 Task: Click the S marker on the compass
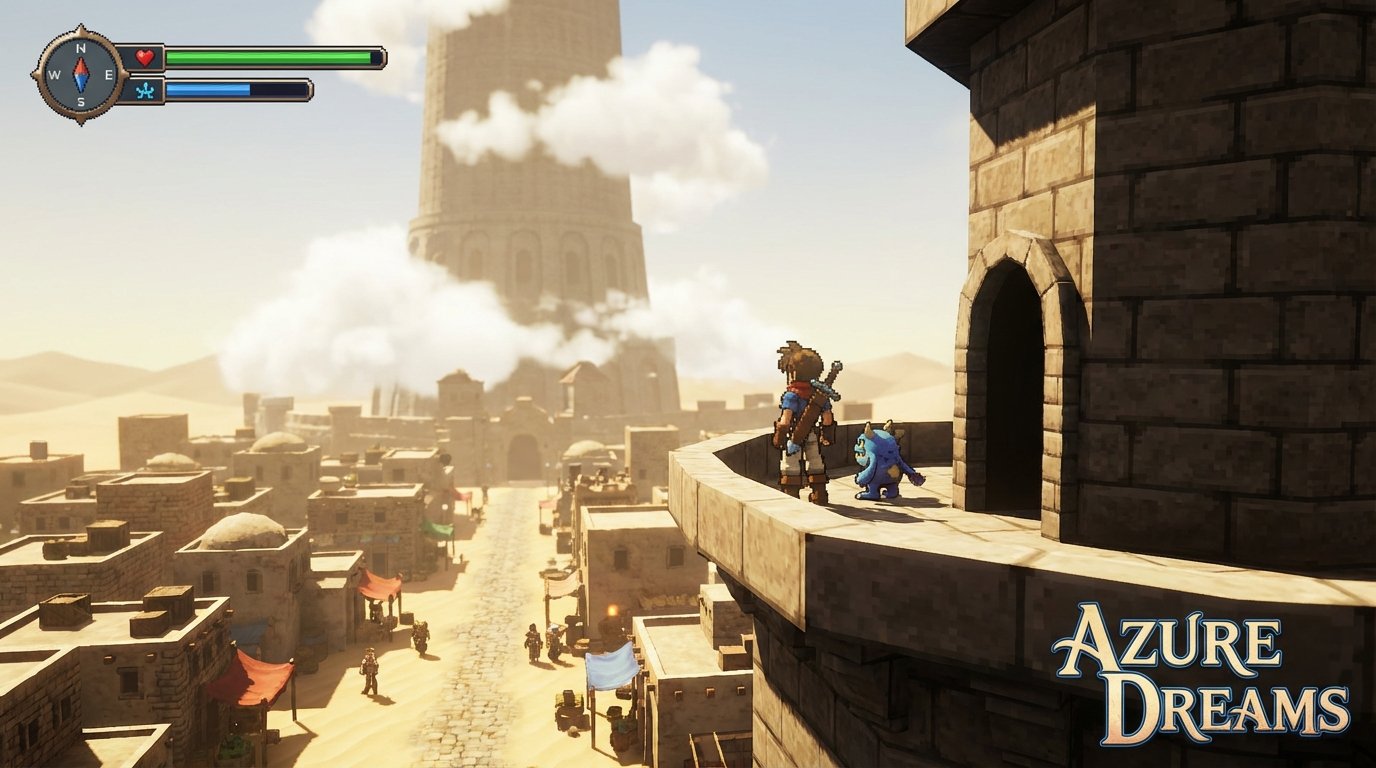coord(81,101)
